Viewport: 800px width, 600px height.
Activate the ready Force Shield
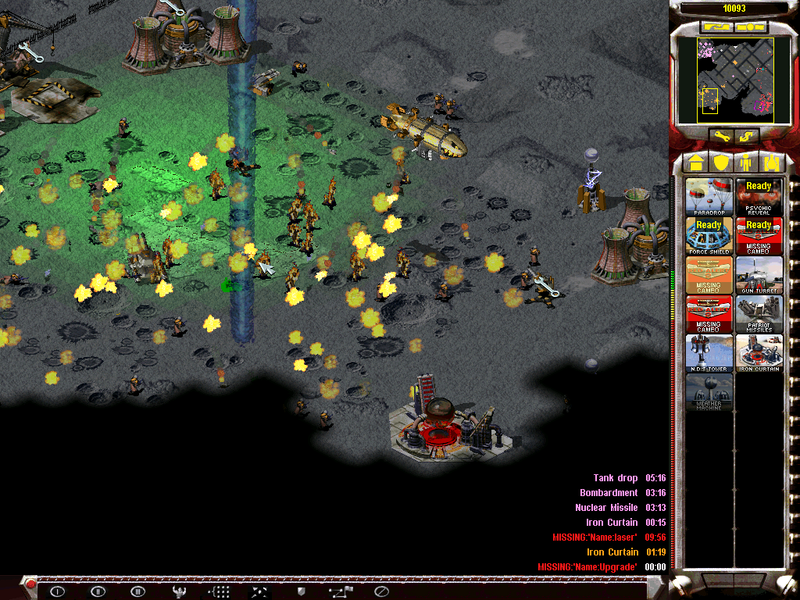[x=709, y=236]
